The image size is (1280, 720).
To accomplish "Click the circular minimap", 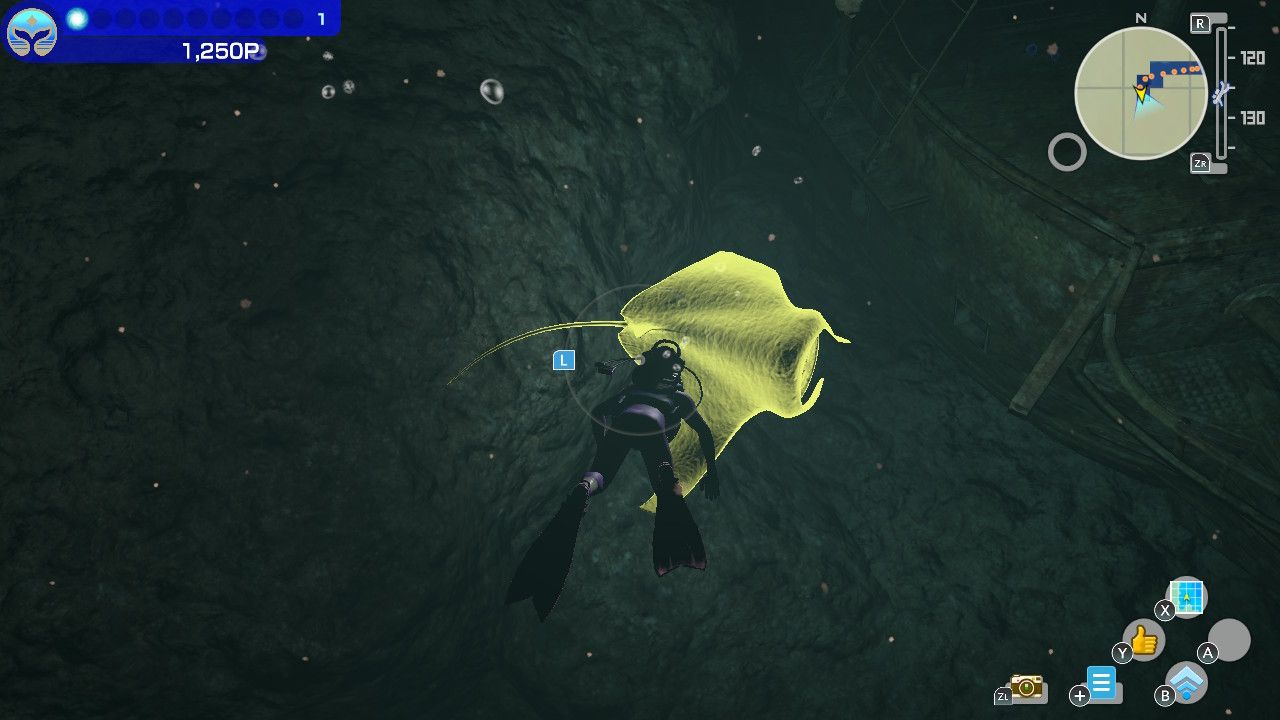I will pos(1140,93).
